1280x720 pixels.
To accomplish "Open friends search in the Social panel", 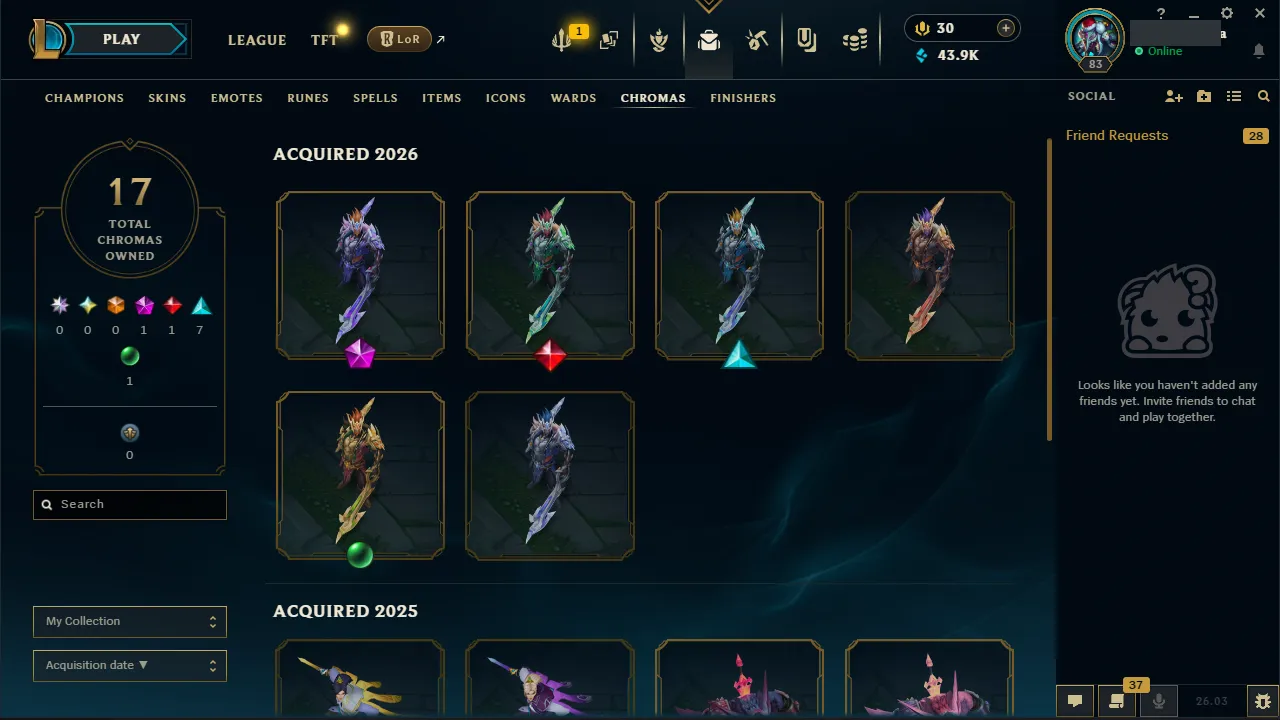I will click(1263, 96).
